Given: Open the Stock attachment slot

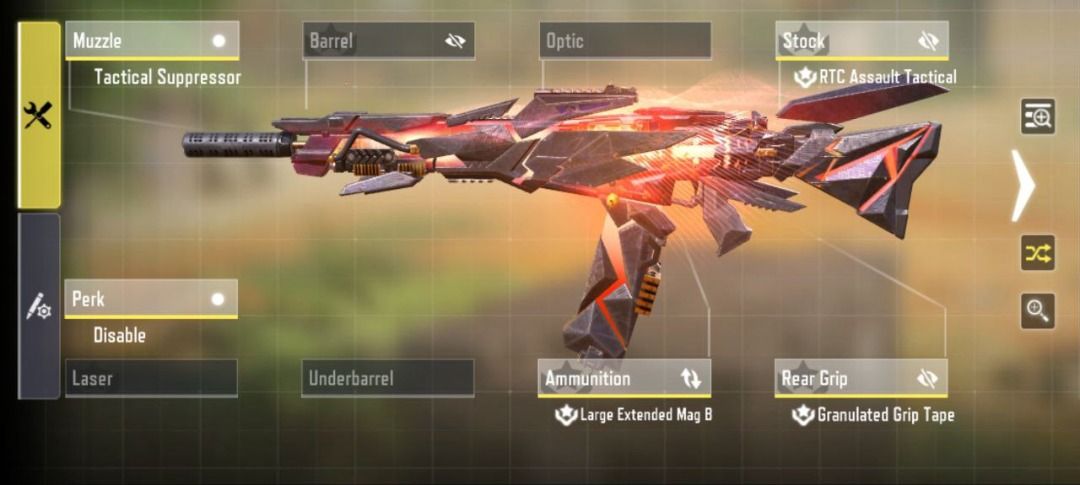Looking at the screenshot, I should 840,41.
